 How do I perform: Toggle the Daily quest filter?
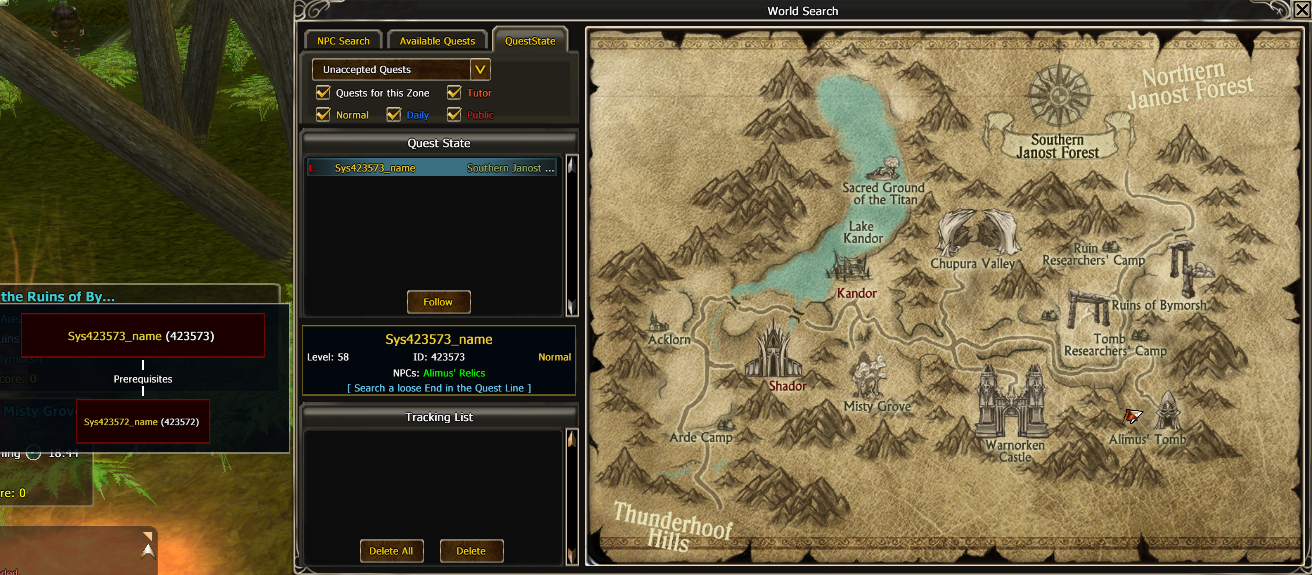(393, 115)
